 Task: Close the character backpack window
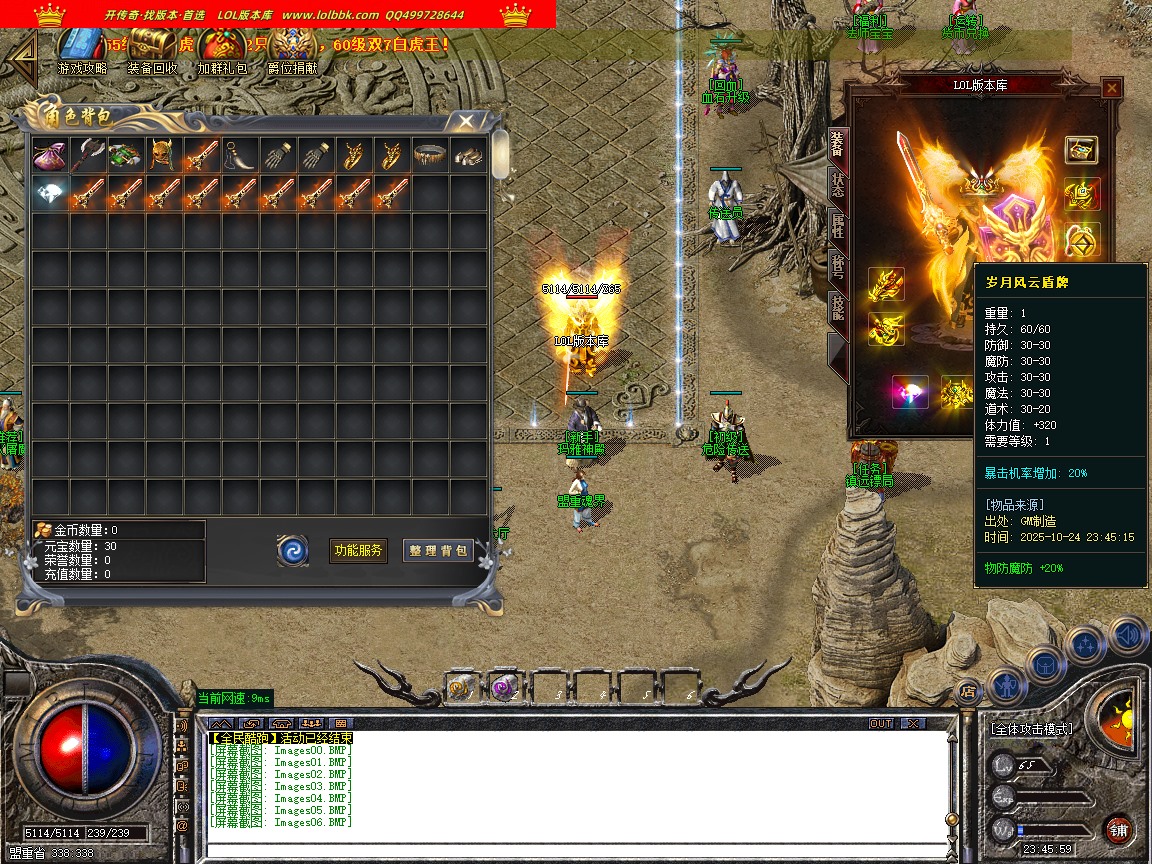coord(466,121)
